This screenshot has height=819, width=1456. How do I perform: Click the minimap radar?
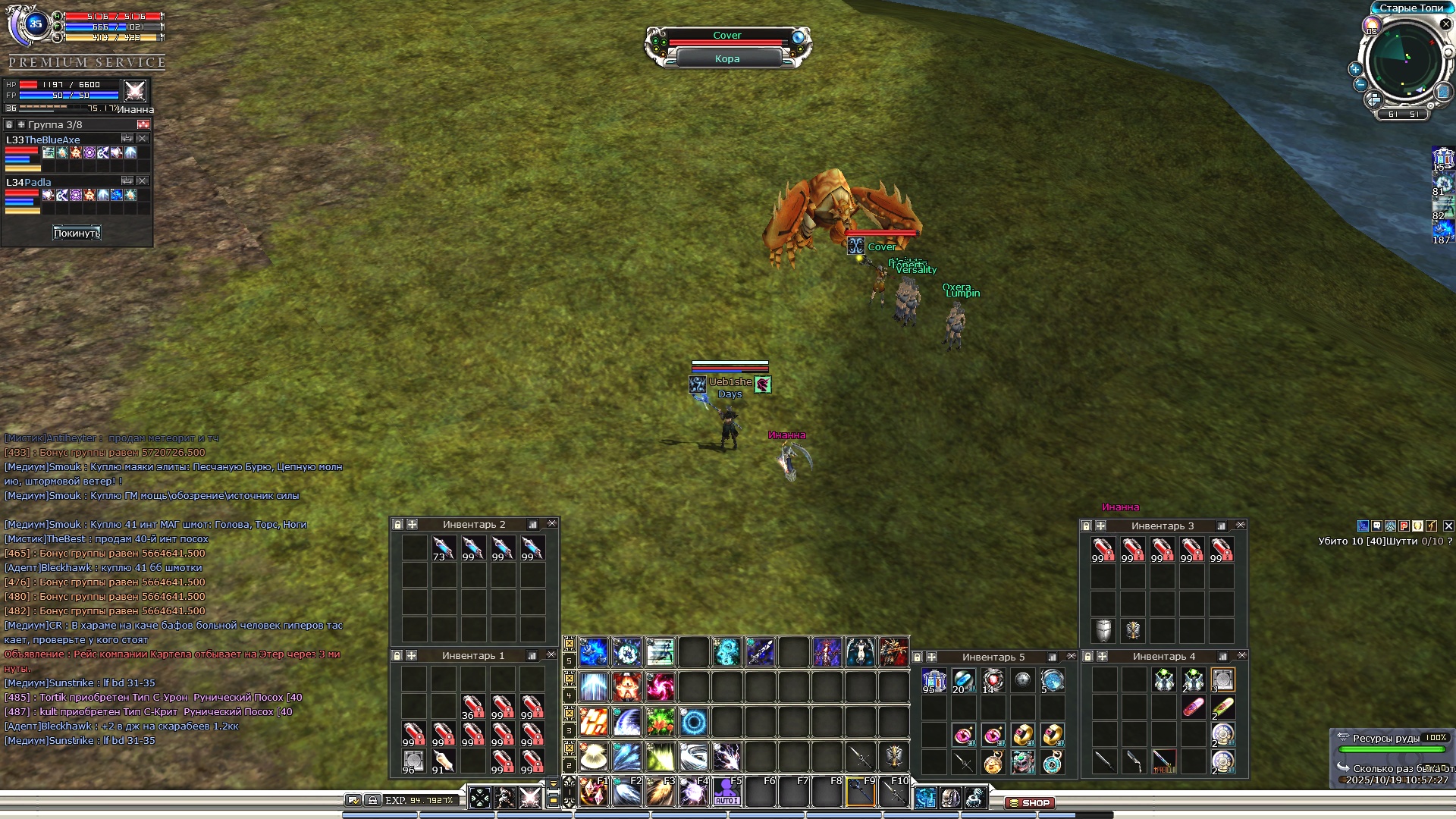[x=1404, y=61]
